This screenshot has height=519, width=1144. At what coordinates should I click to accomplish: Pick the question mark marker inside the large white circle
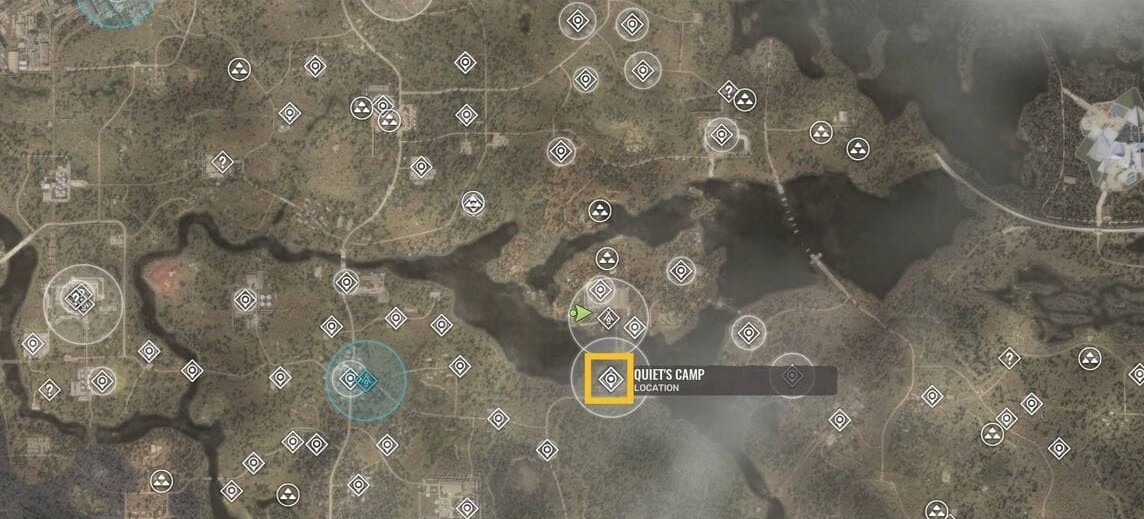click(77, 296)
